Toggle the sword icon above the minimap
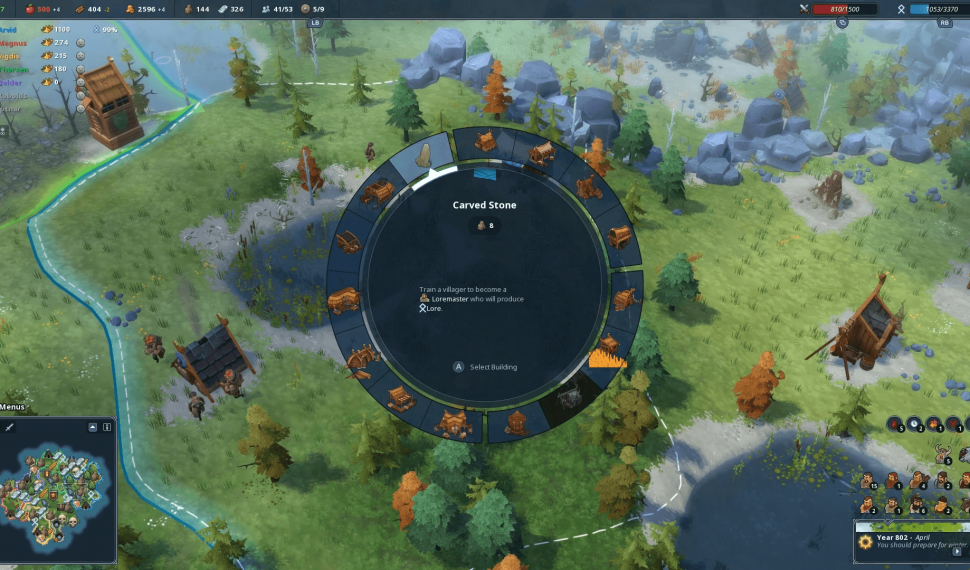This screenshot has height=570, width=970. pos(10,427)
